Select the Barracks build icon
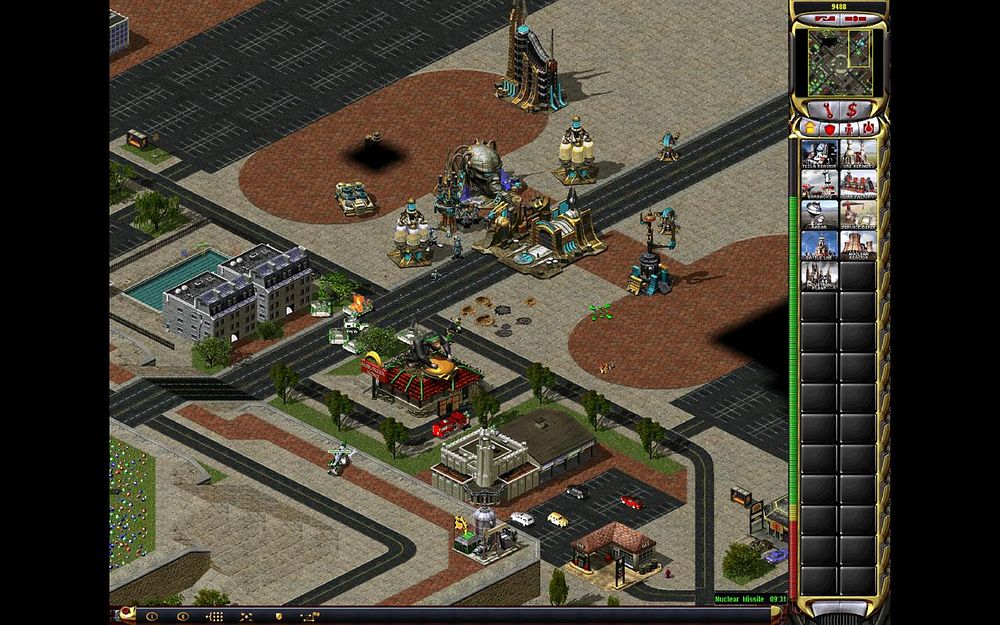Screen dimensions: 1000x625 click(819, 184)
